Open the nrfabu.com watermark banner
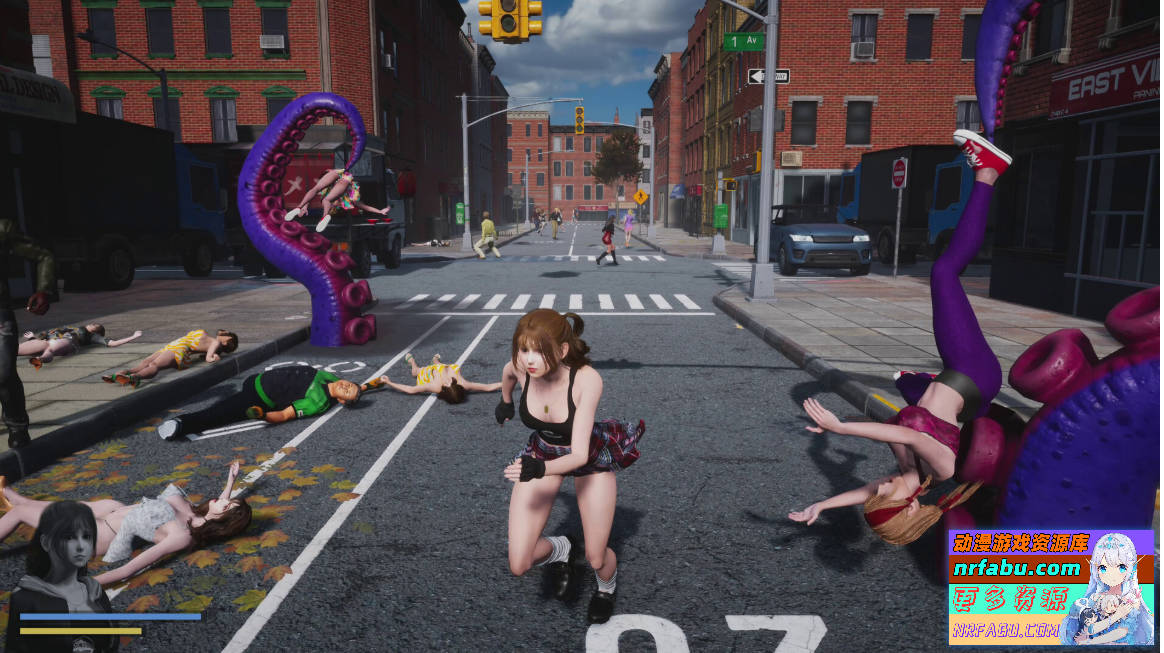This screenshot has height=653, width=1164. pos(1049,587)
